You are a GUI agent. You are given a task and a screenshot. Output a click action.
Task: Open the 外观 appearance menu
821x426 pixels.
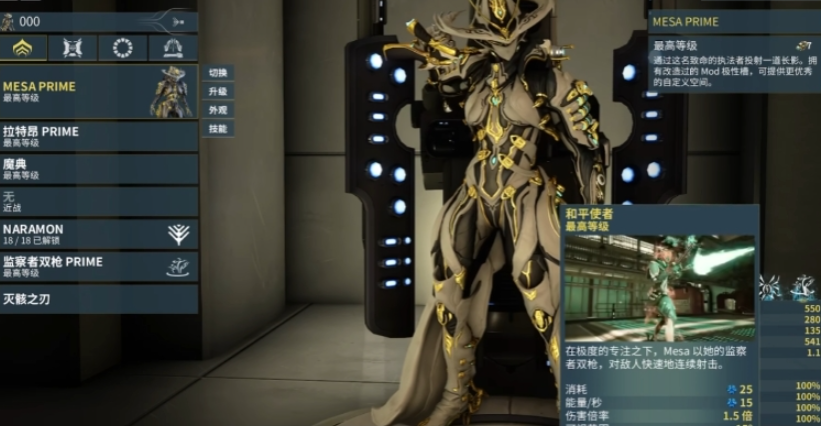[x=217, y=110]
